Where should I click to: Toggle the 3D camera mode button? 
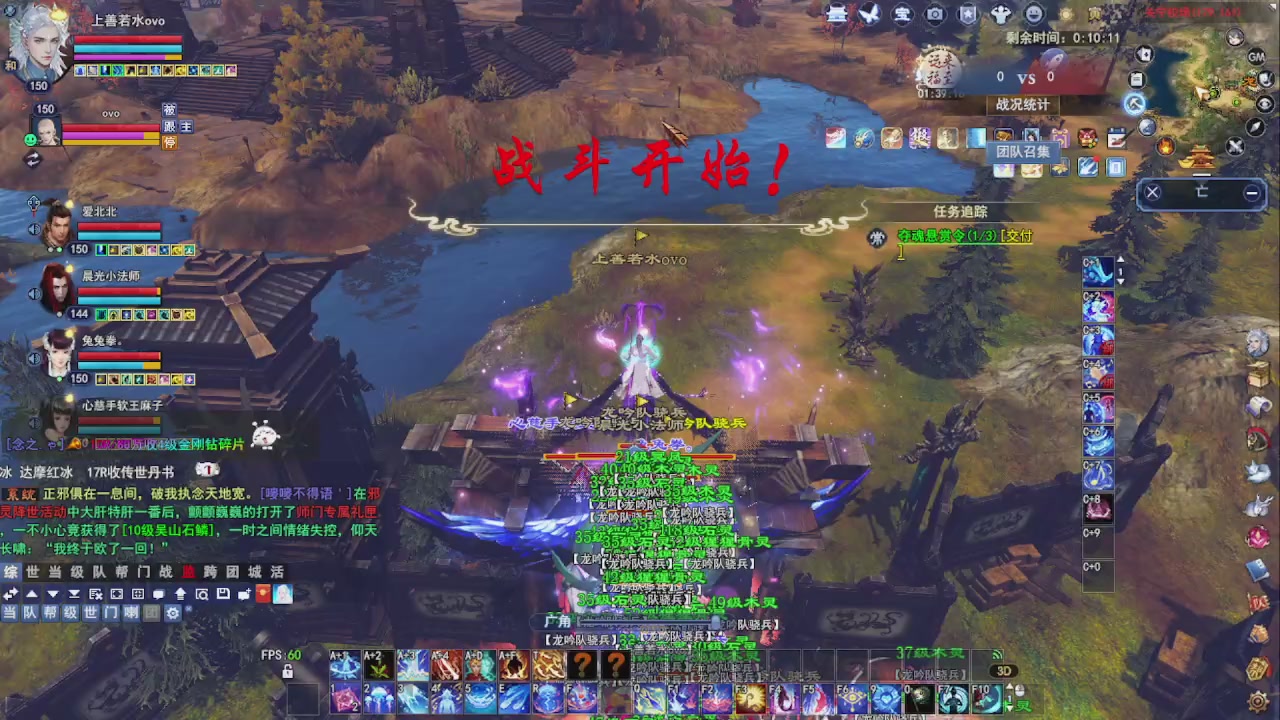1004,669
